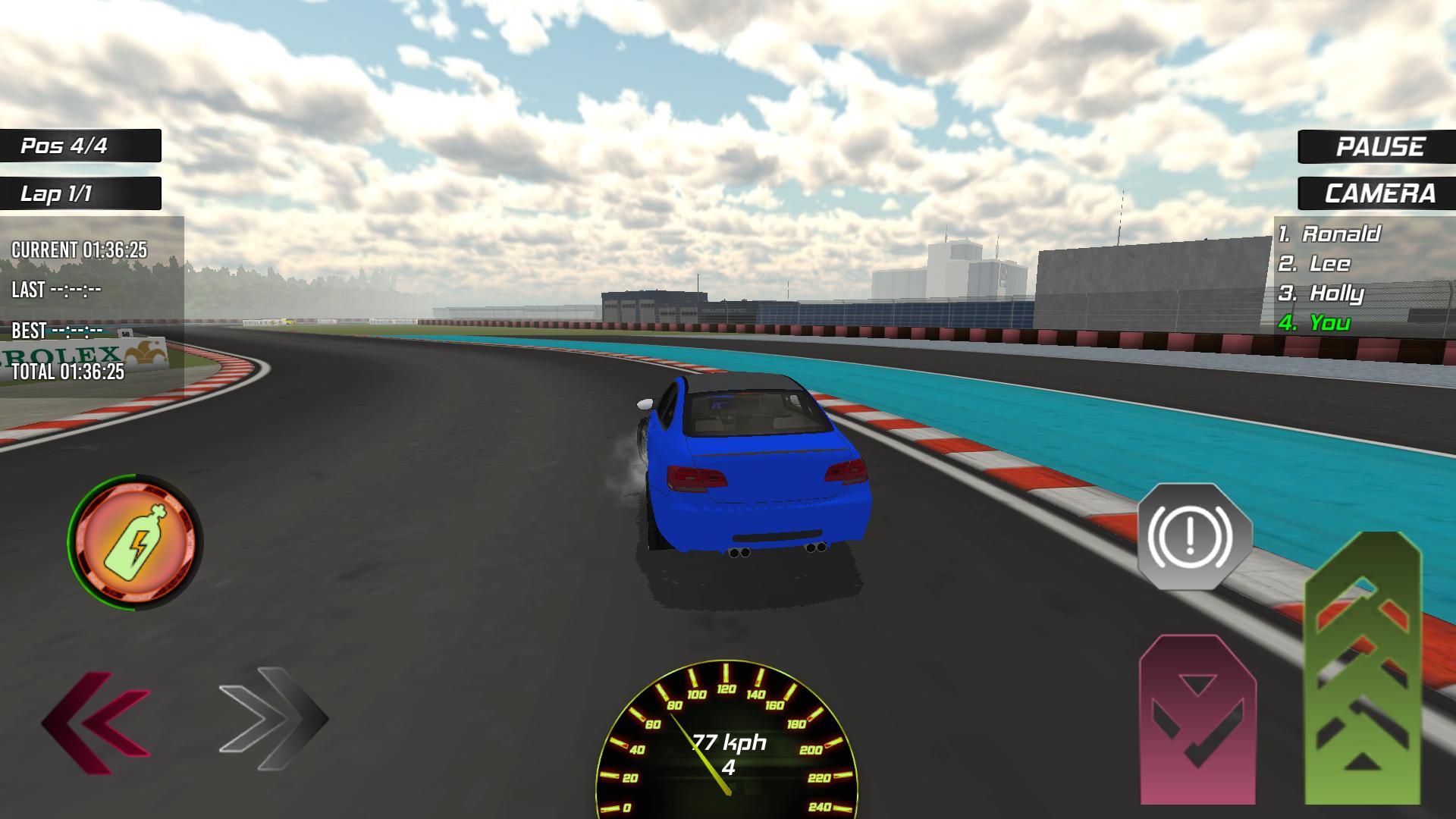Expand the Pos 4/4 indicator
This screenshot has height=819, width=1456.
pyautogui.click(x=80, y=146)
